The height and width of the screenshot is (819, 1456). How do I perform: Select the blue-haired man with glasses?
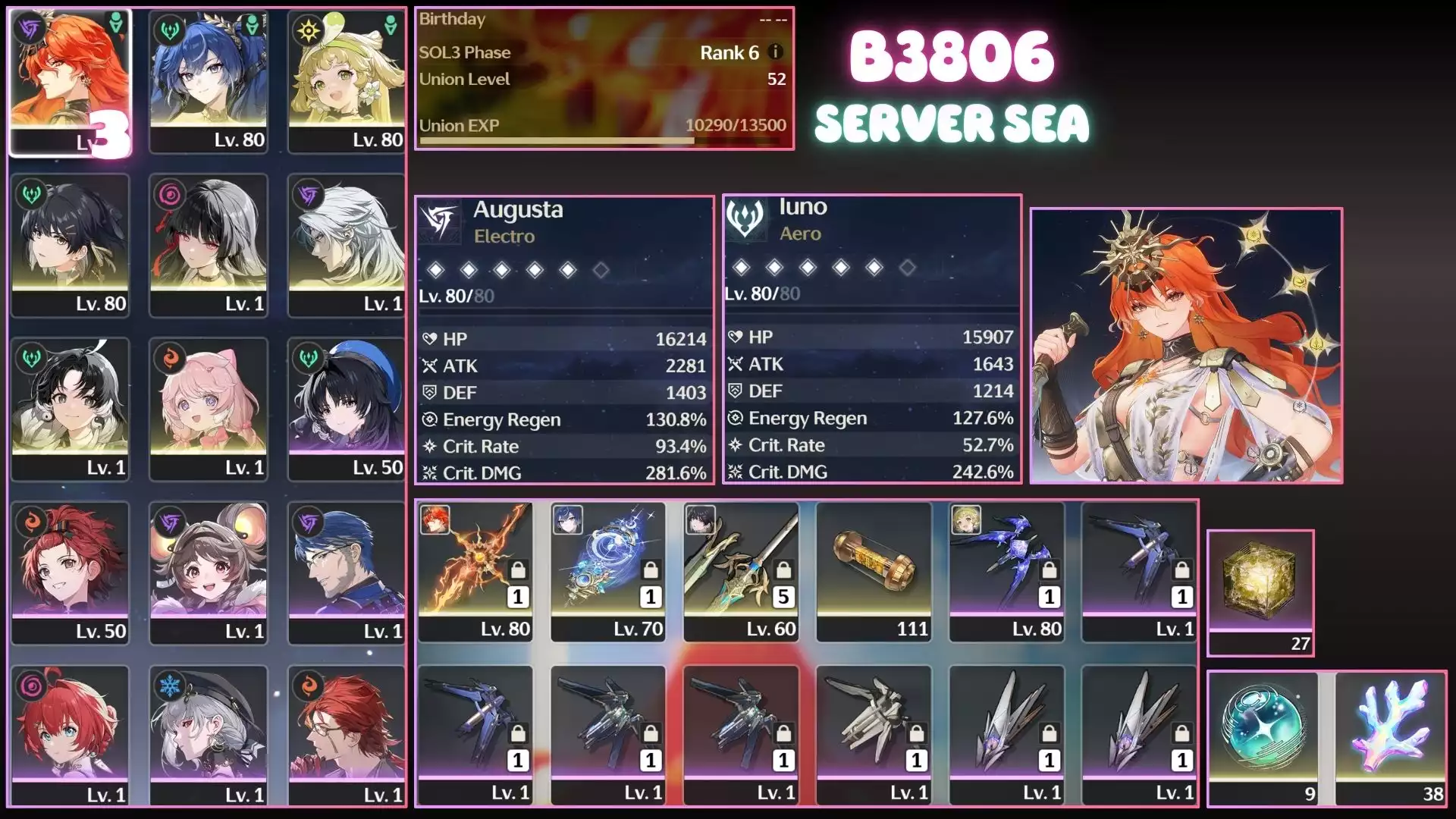347,573
